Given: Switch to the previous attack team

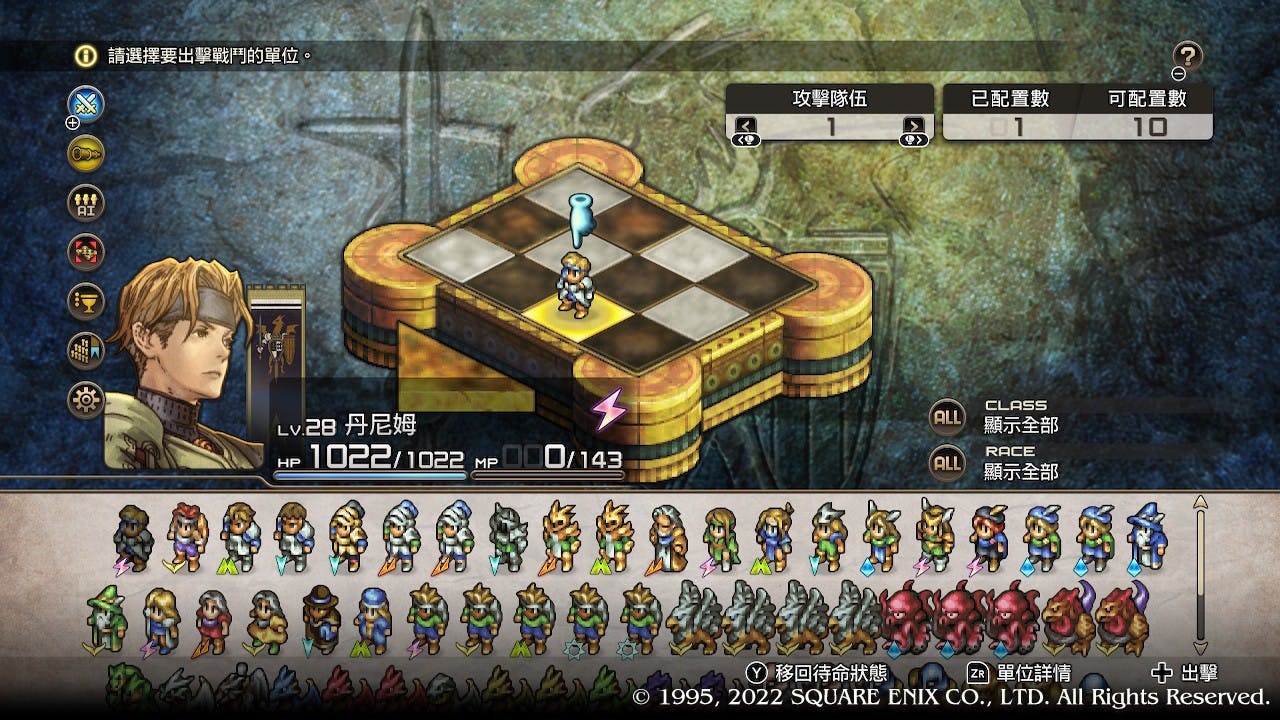Looking at the screenshot, I should coord(746,127).
